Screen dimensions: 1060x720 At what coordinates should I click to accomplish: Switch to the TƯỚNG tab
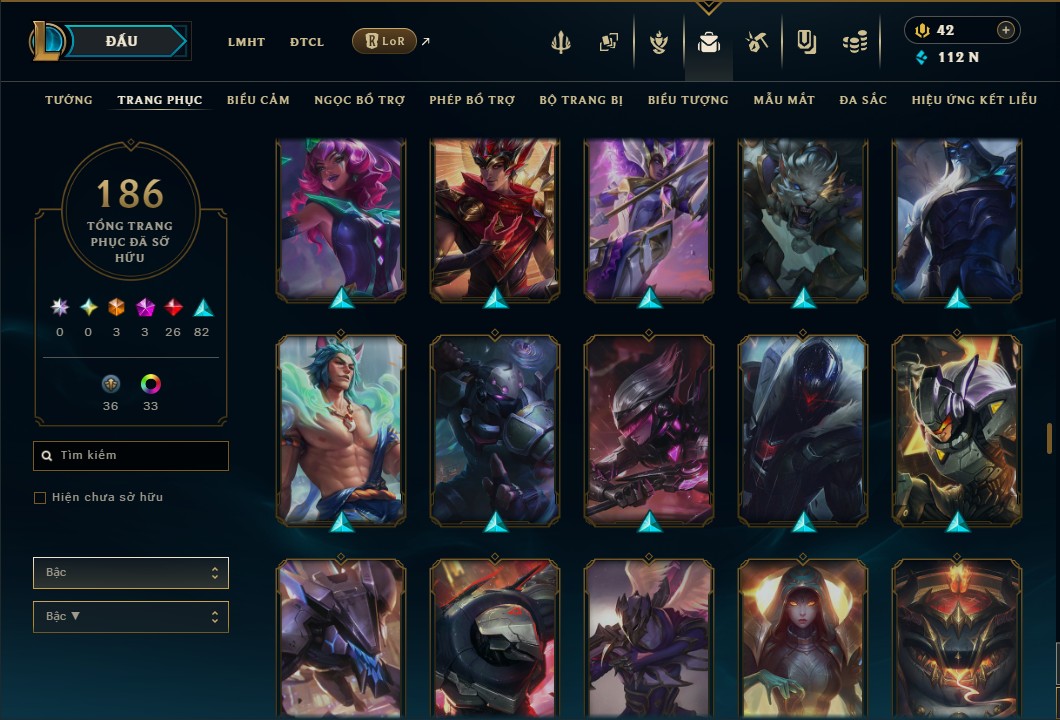[x=69, y=100]
